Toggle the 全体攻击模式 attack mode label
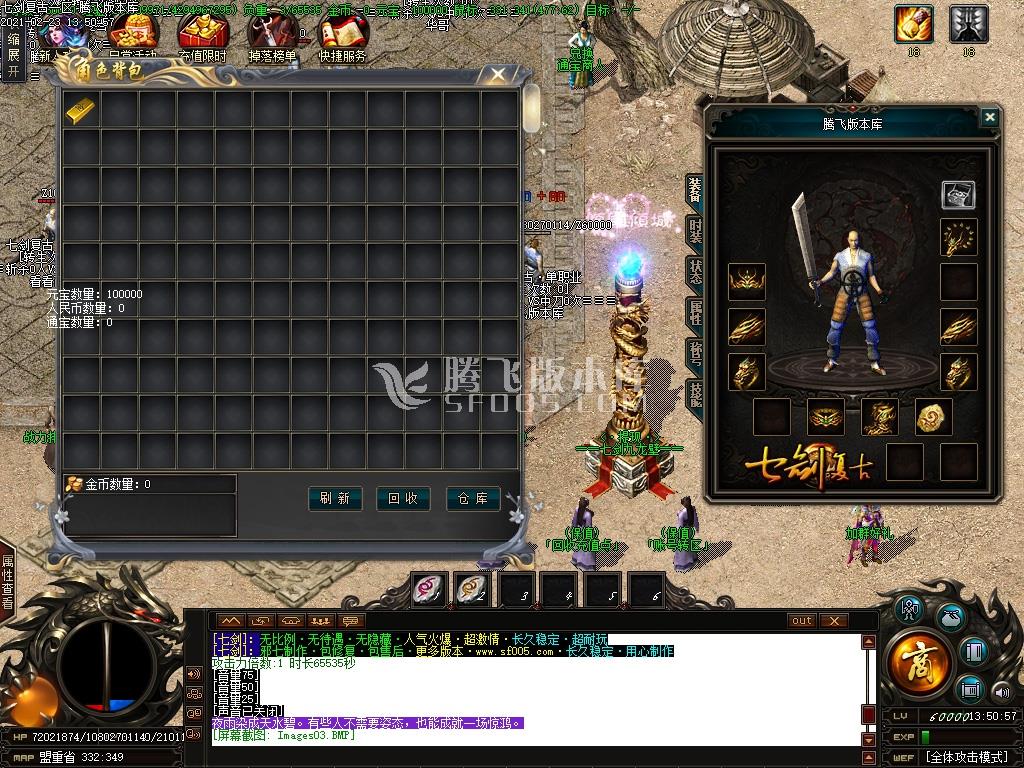The height and width of the screenshot is (768, 1024). click(964, 757)
